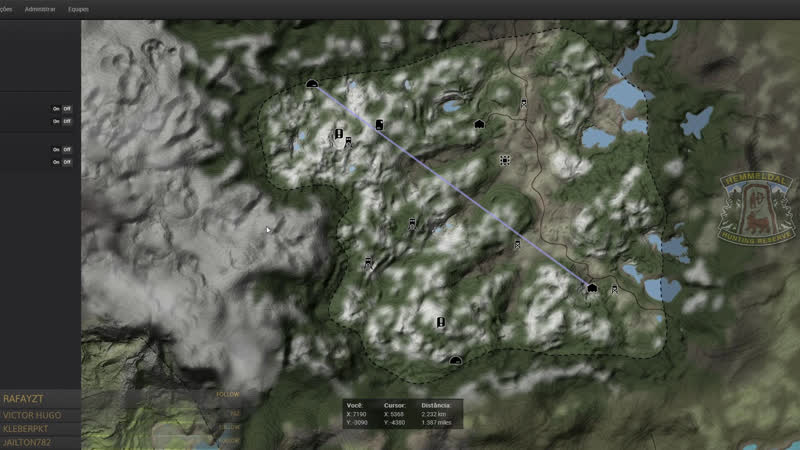Select player VICTOR HUGO in the list

(32, 414)
